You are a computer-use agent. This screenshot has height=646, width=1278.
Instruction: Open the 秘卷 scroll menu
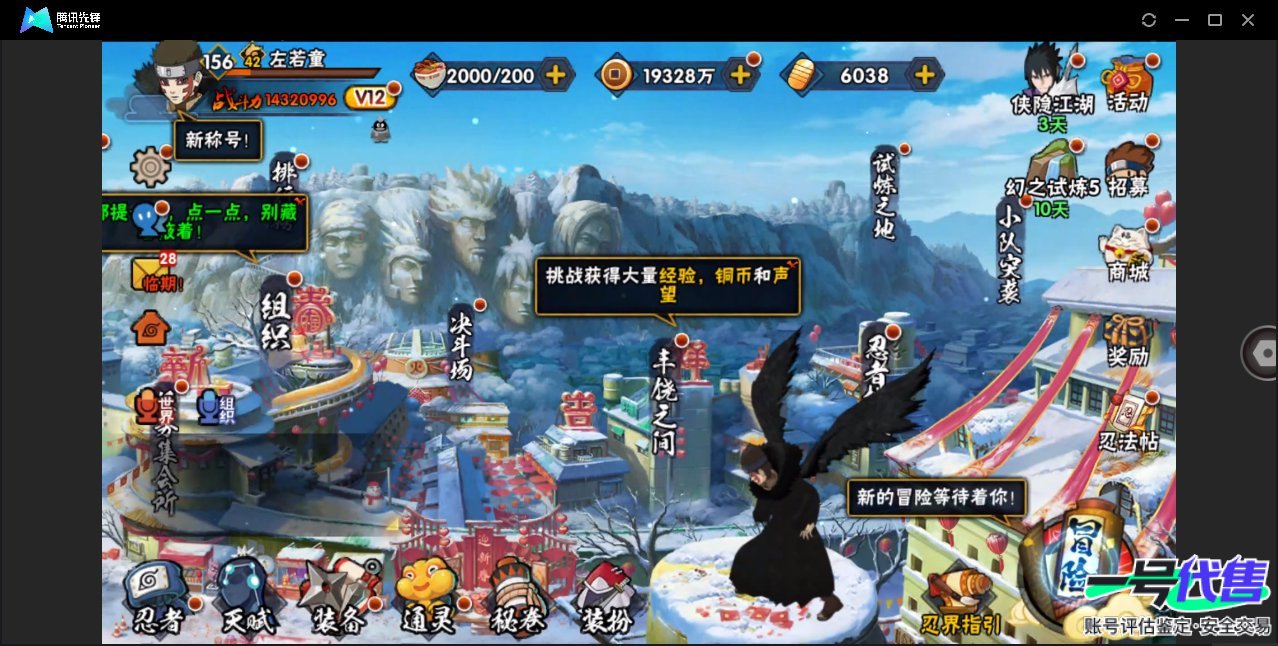516,597
